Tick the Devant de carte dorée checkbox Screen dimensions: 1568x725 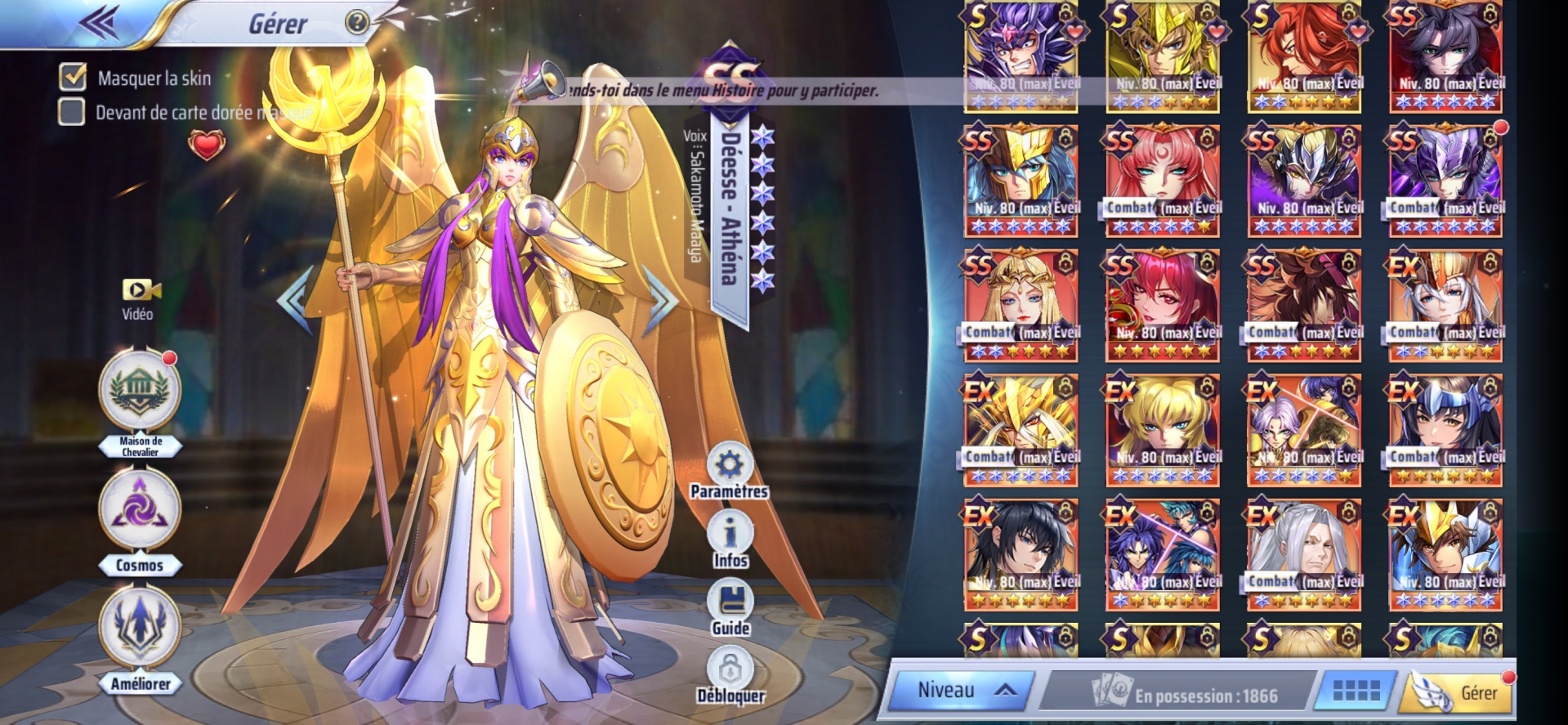click(72, 112)
